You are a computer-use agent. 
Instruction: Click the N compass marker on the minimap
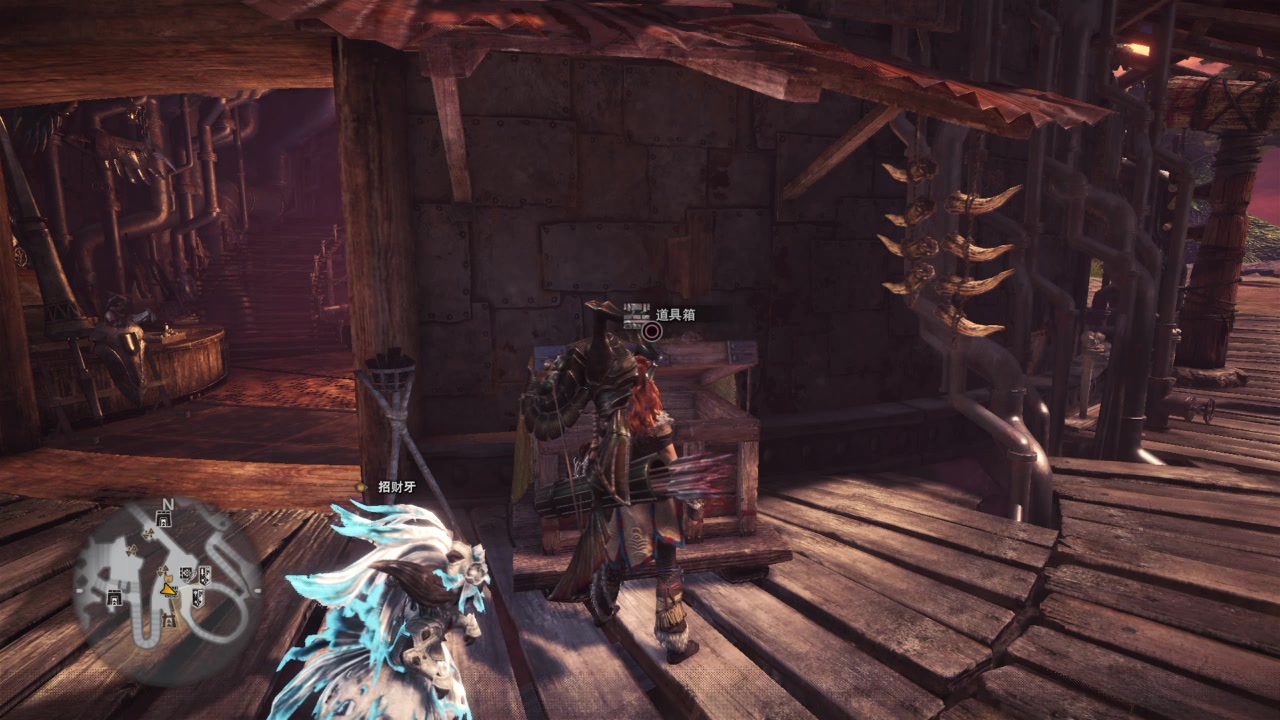168,504
